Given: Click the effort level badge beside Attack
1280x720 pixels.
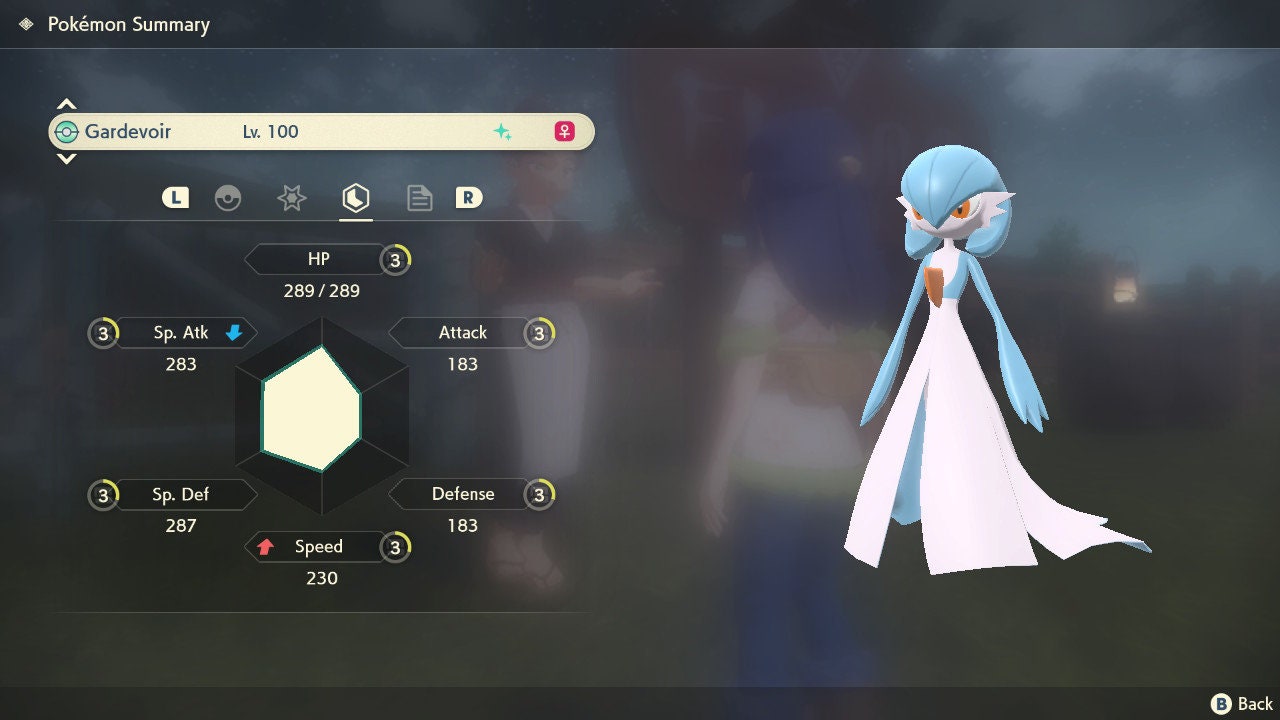Looking at the screenshot, I should point(540,333).
